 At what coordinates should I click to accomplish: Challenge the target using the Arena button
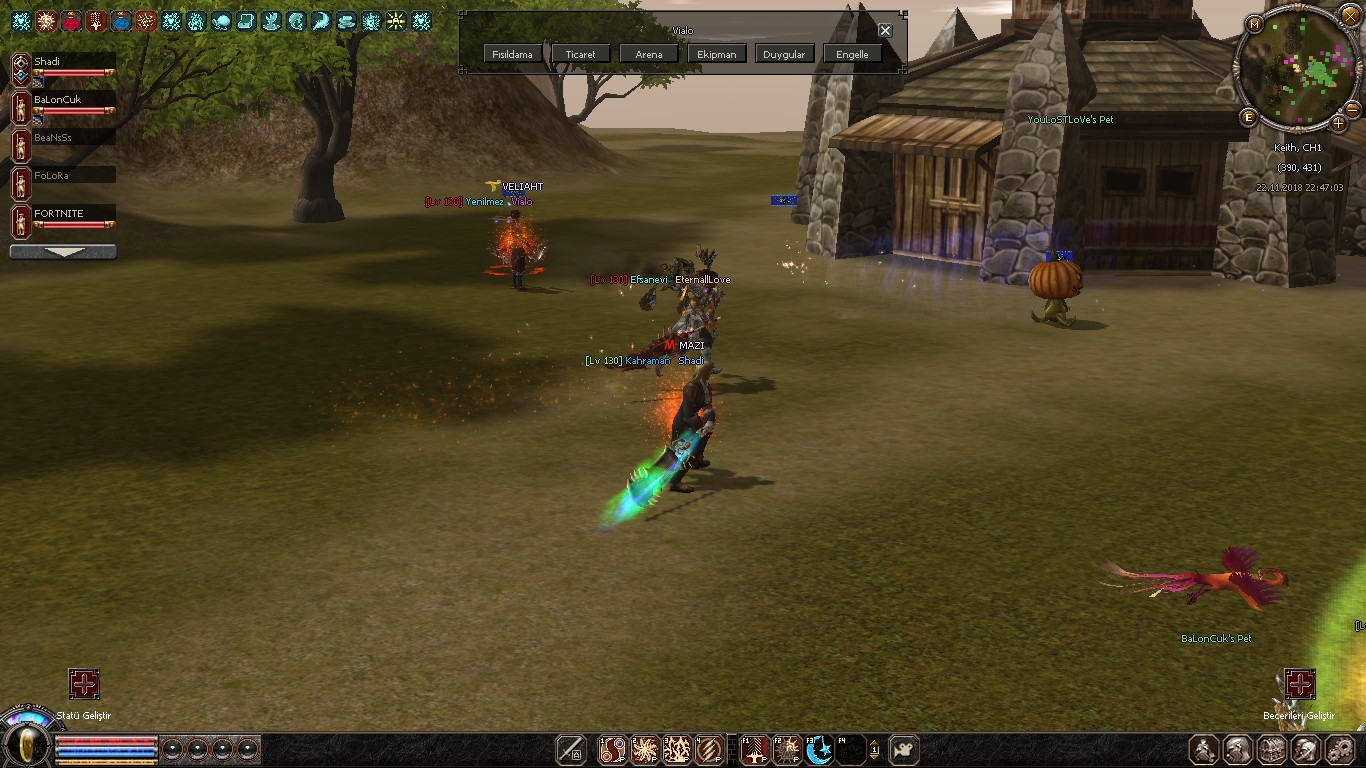click(x=648, y=54)
